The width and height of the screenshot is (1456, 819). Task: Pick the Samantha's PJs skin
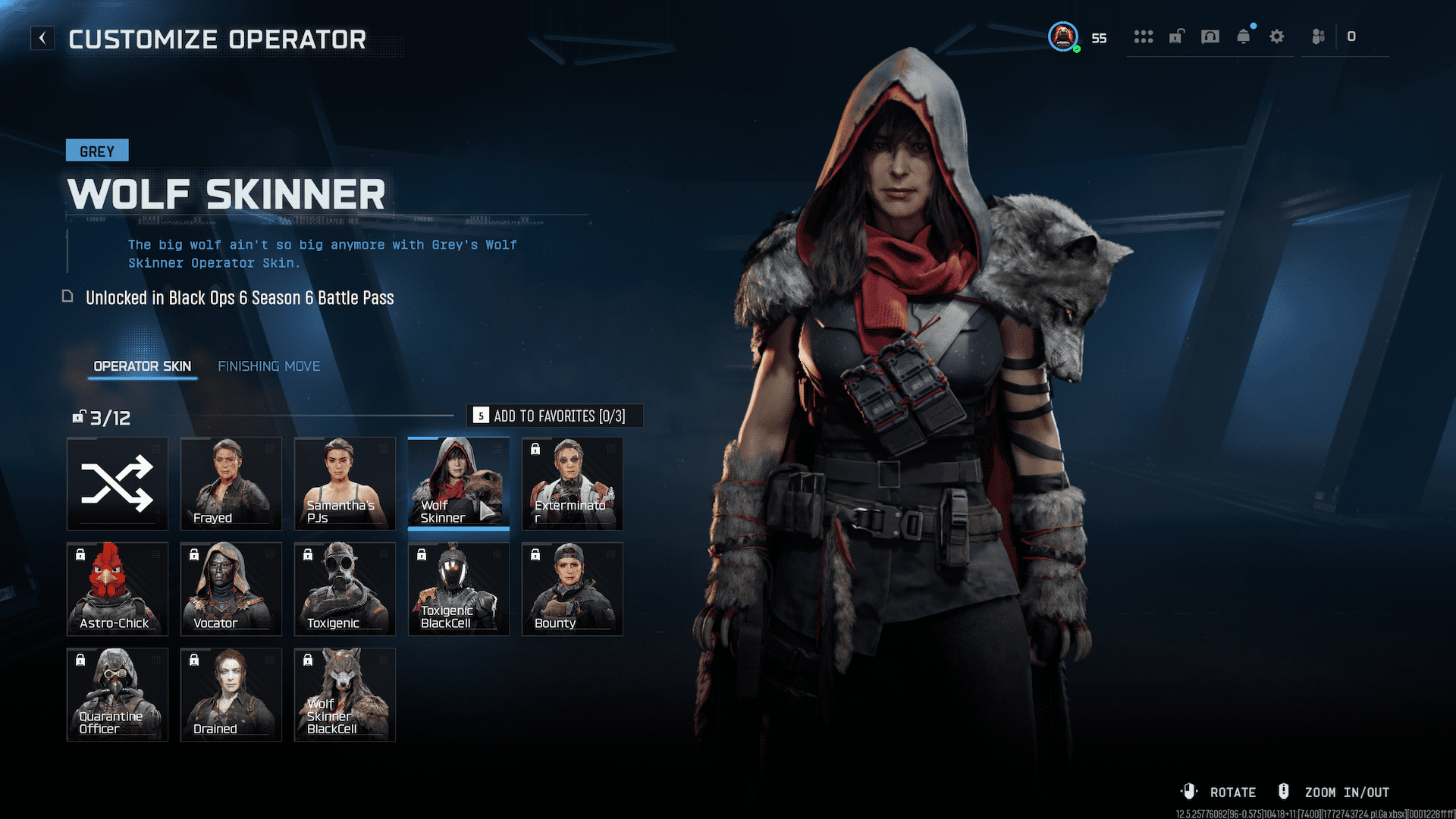click(x=345, y=484)
